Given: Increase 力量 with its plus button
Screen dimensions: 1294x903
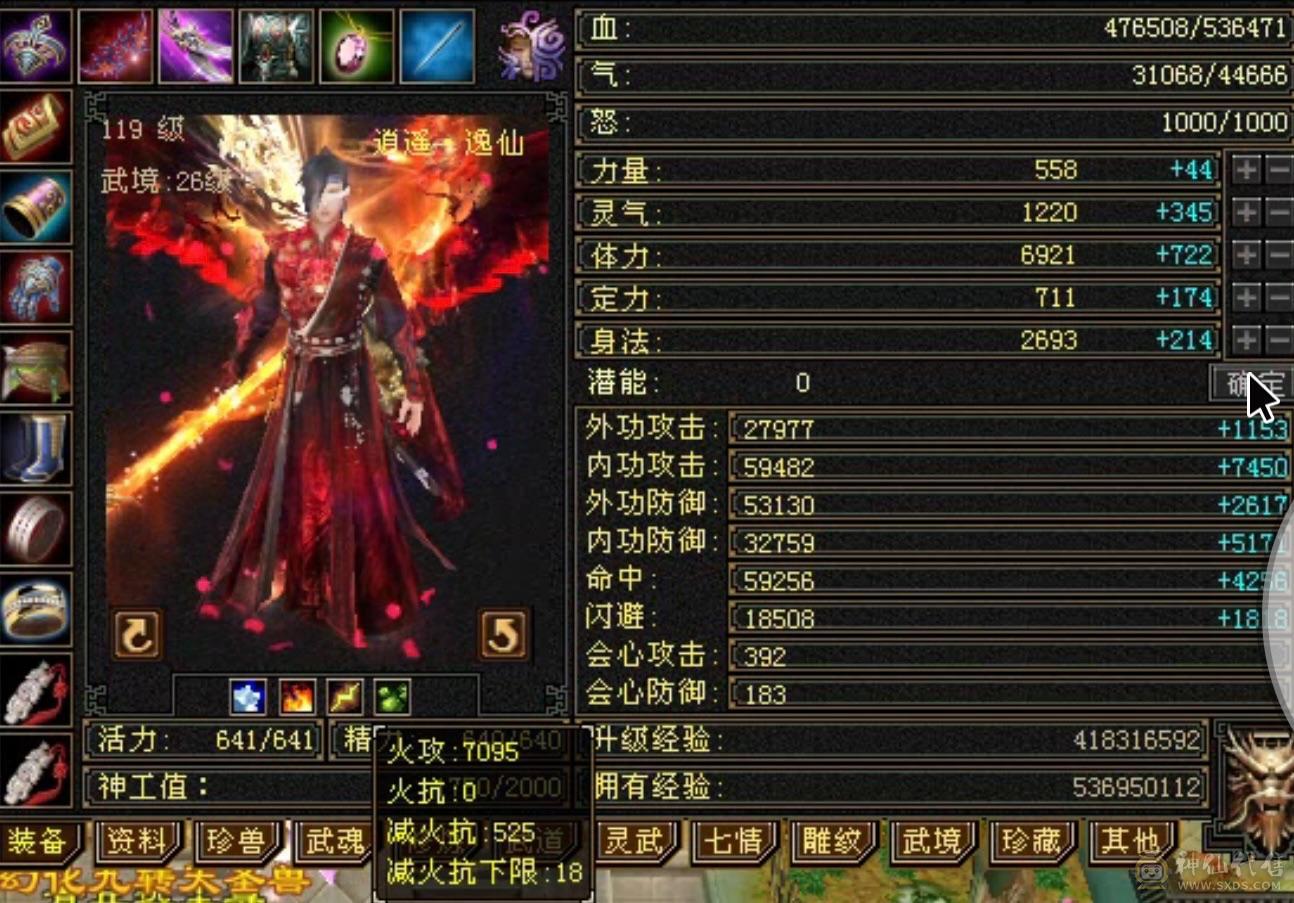Looking at the screenshot, I should tap(1243, 170).
